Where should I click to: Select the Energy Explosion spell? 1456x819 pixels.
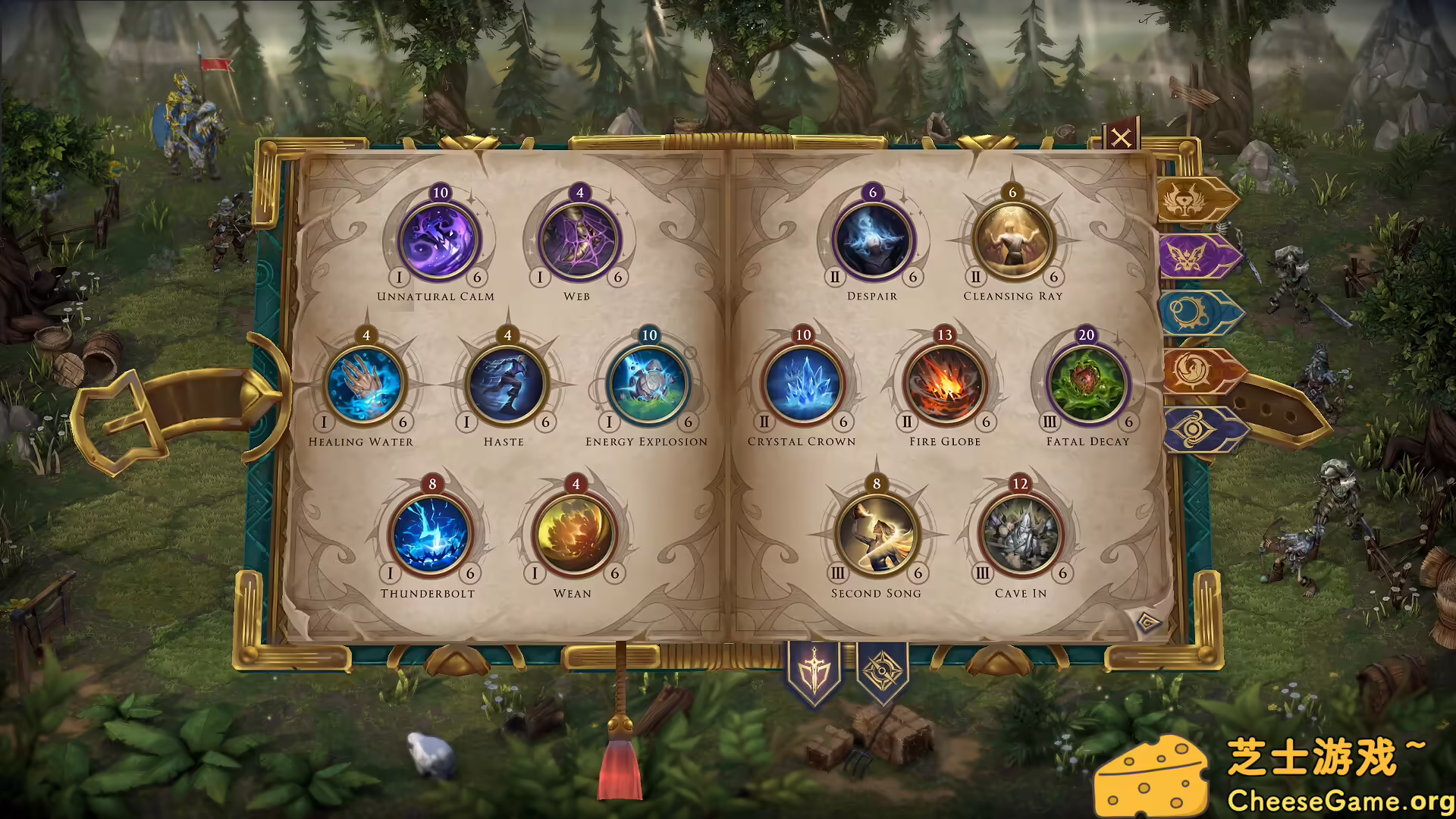[x=648, y=384]
